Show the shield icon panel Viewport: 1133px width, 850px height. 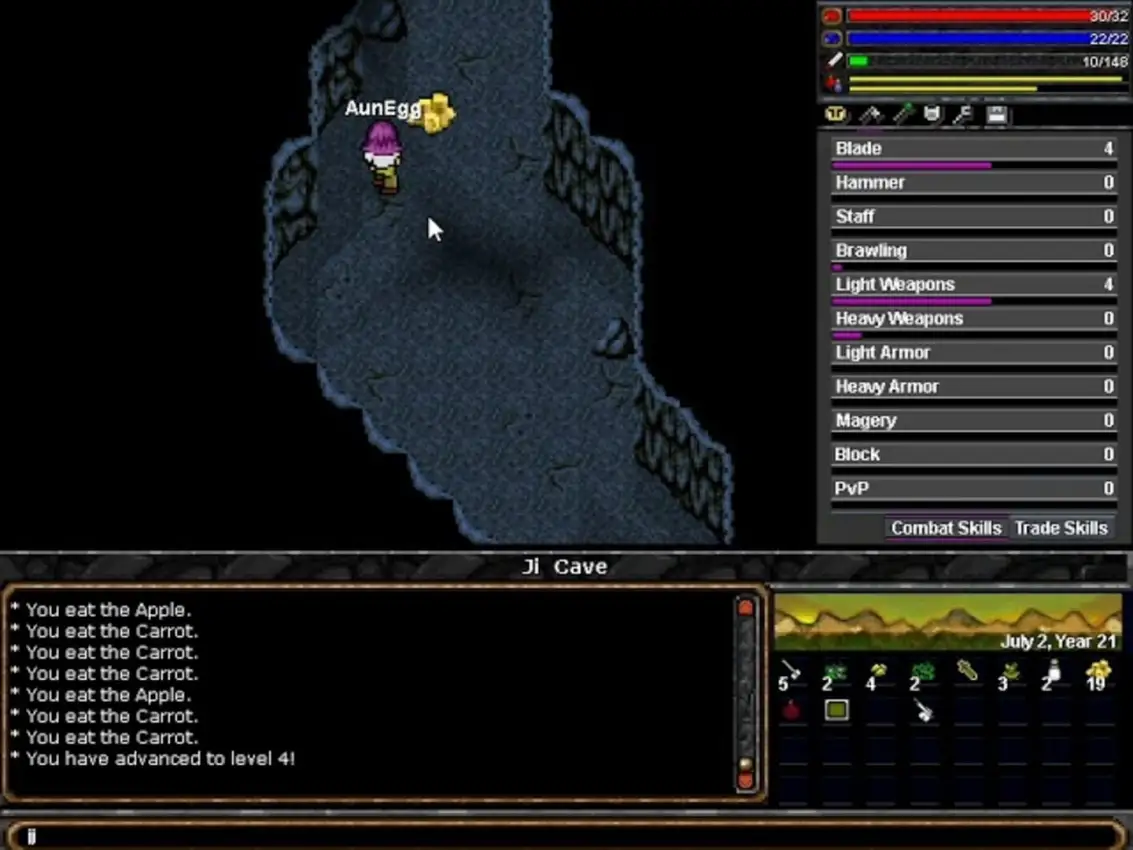(932, 115)
